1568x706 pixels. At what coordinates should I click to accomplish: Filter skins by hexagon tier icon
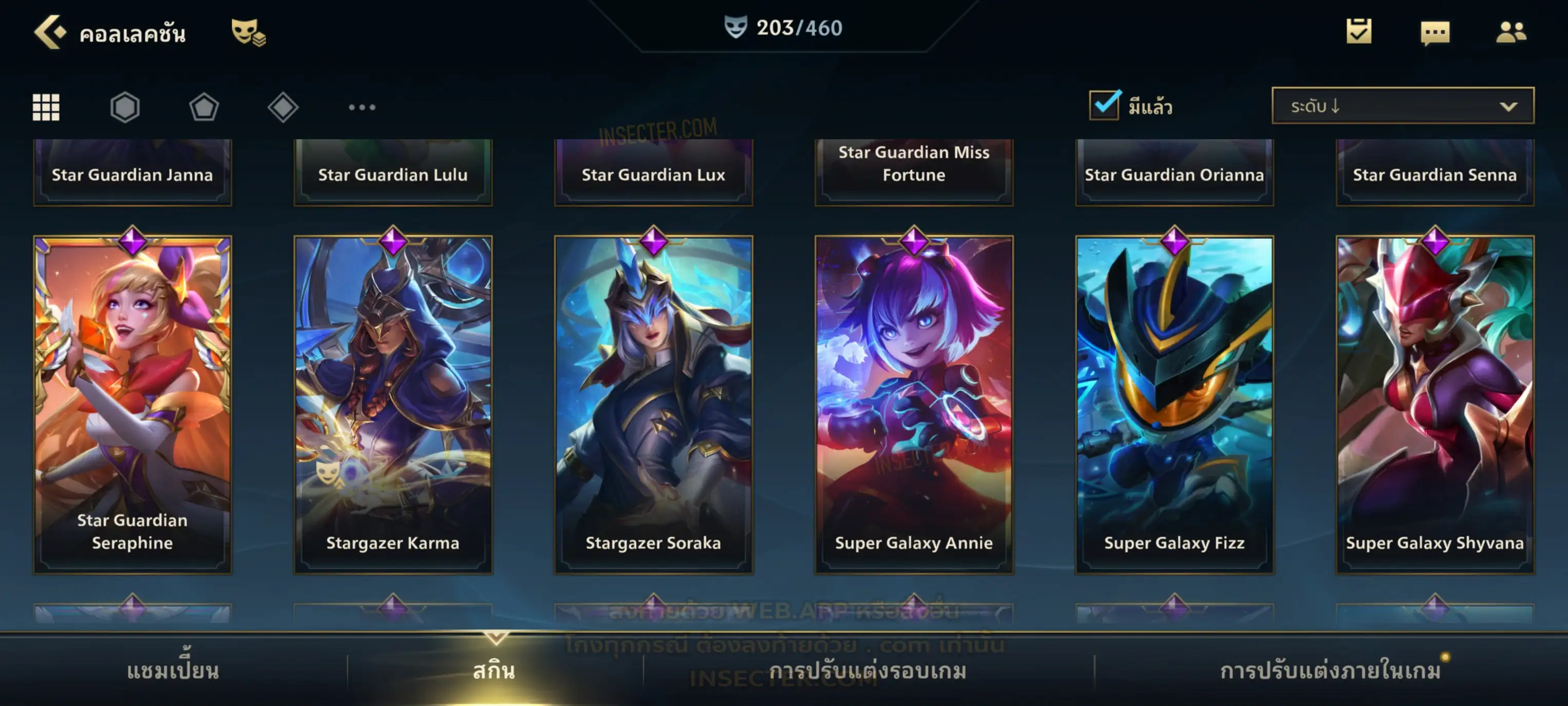(125, 107)
